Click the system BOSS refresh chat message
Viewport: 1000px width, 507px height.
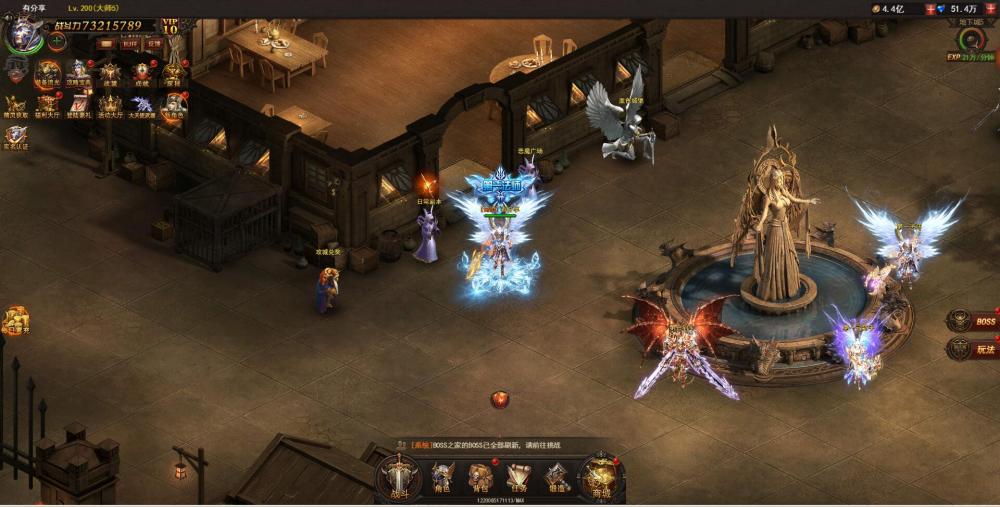pos(490,445)
